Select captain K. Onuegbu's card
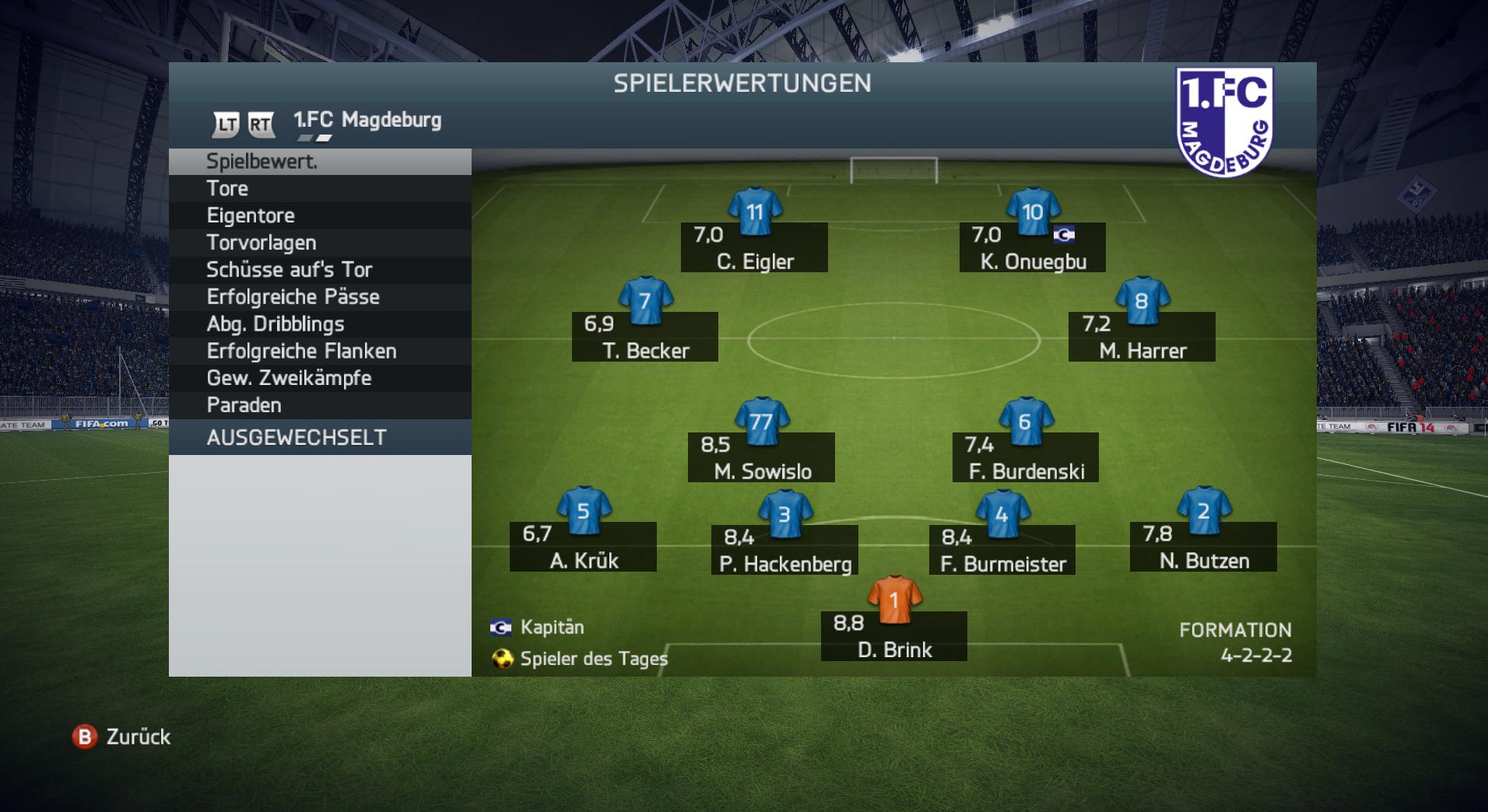This screenshot has width=1488, height=812. coord(1032,247)
